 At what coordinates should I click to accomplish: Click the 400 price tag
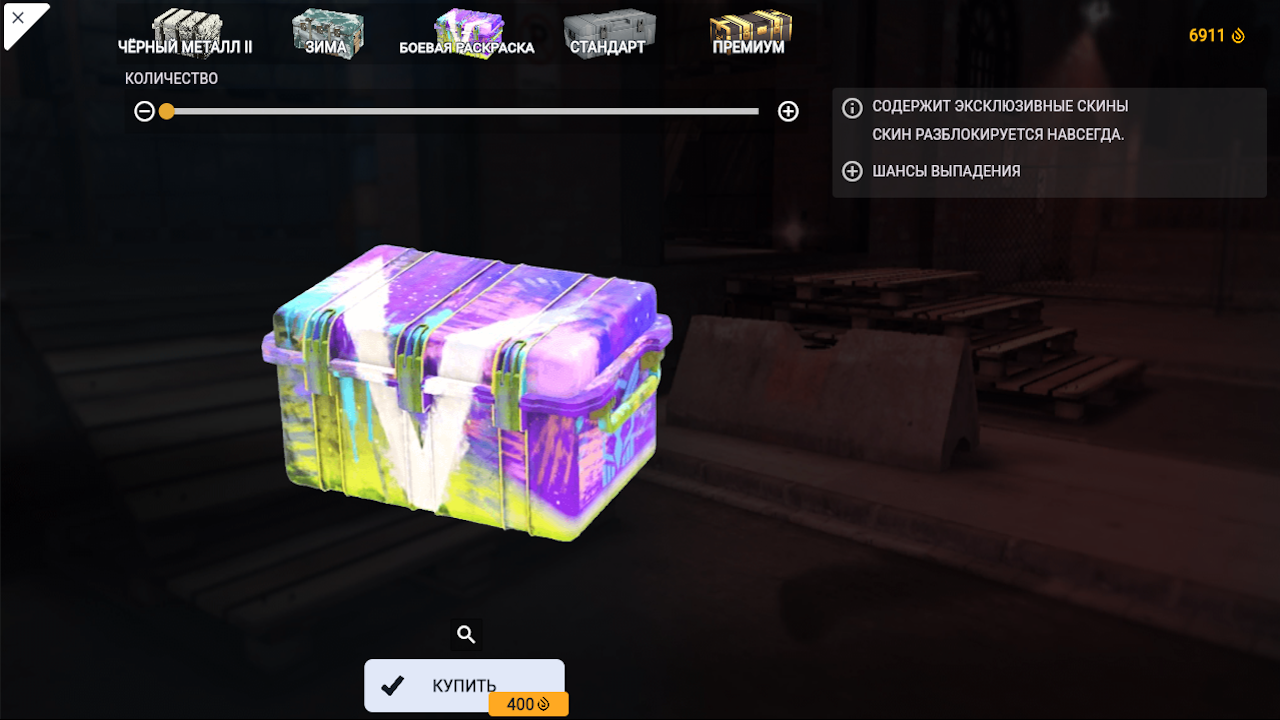pos(528,703)
